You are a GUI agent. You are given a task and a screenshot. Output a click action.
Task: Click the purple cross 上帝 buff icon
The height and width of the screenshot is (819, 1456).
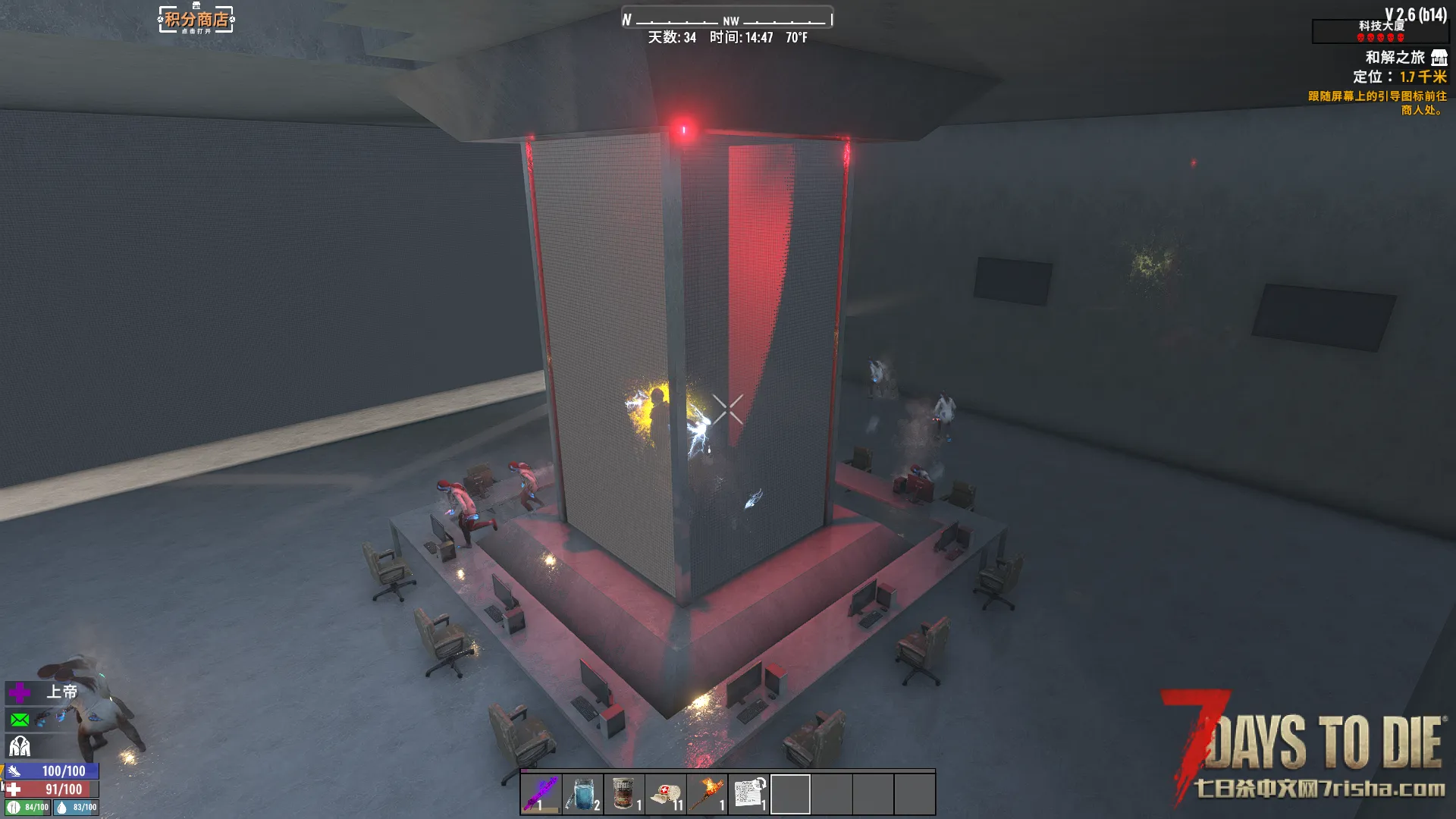point(20,692)
